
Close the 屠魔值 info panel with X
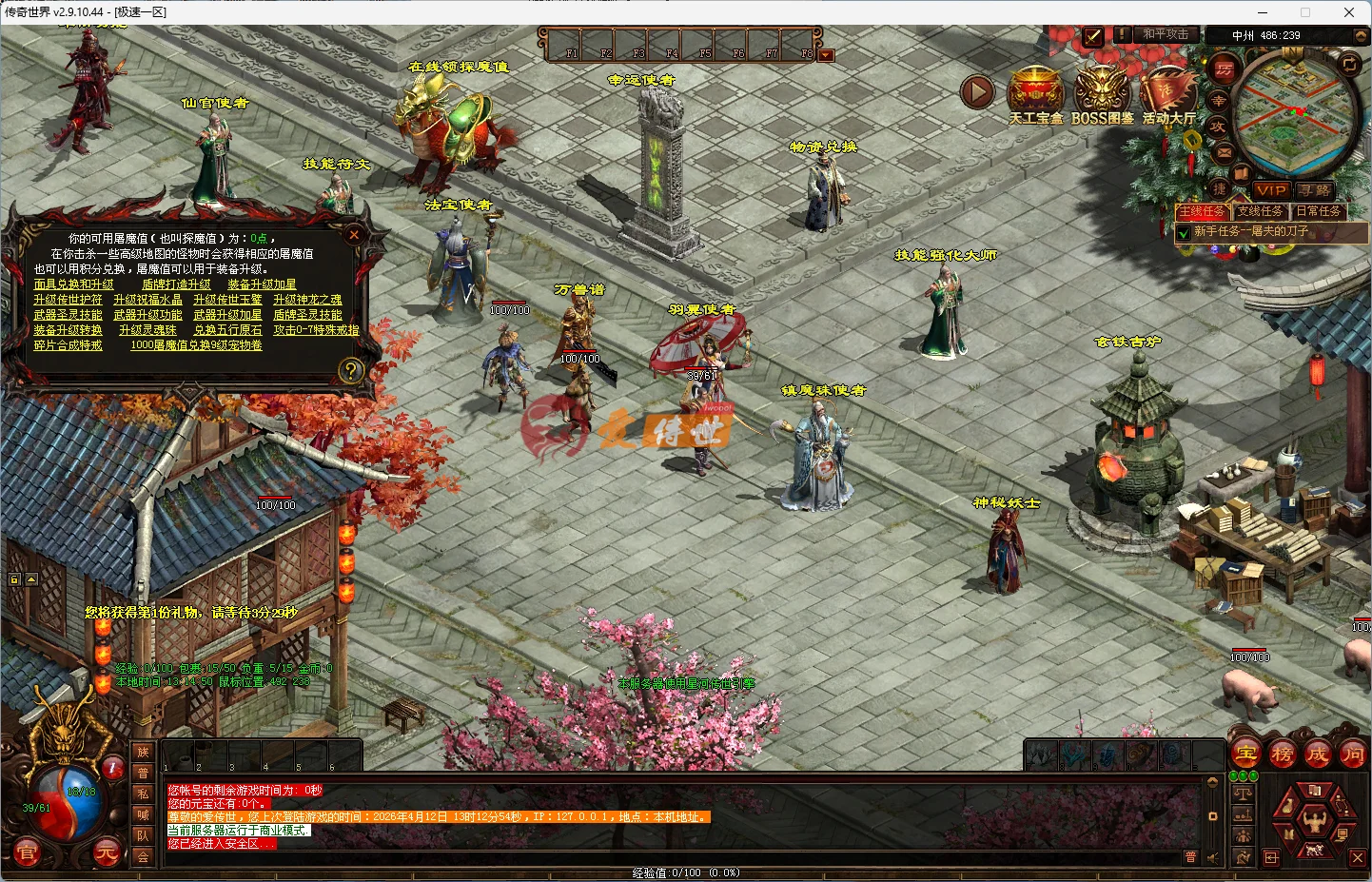pos(354,234)
